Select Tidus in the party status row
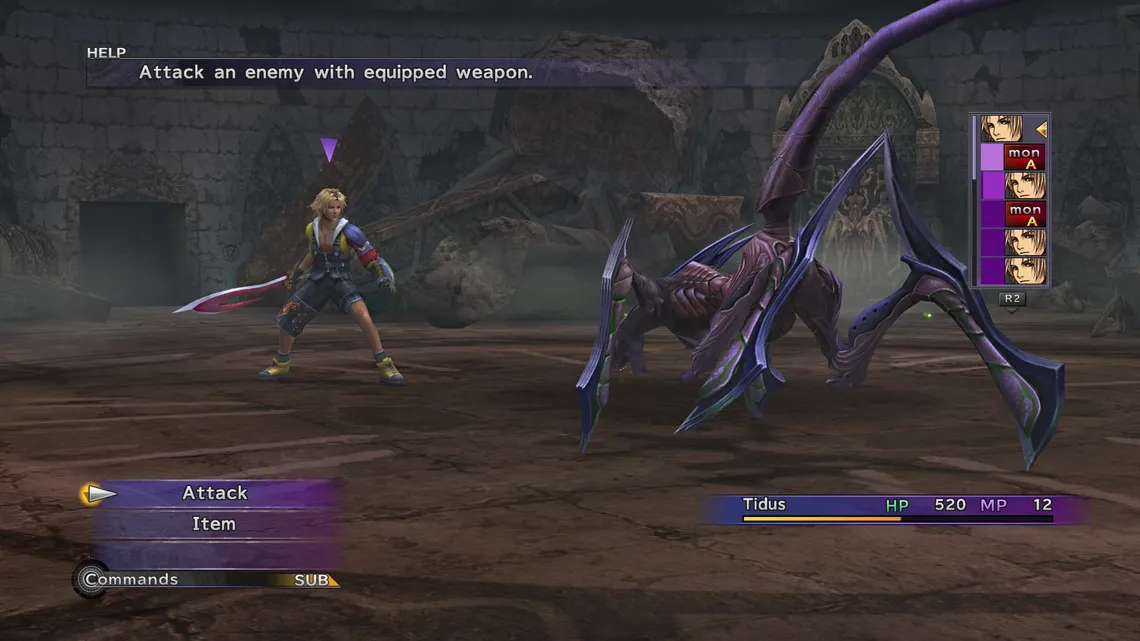Viewport: 1140px width, 641px height. coord(765,505)
